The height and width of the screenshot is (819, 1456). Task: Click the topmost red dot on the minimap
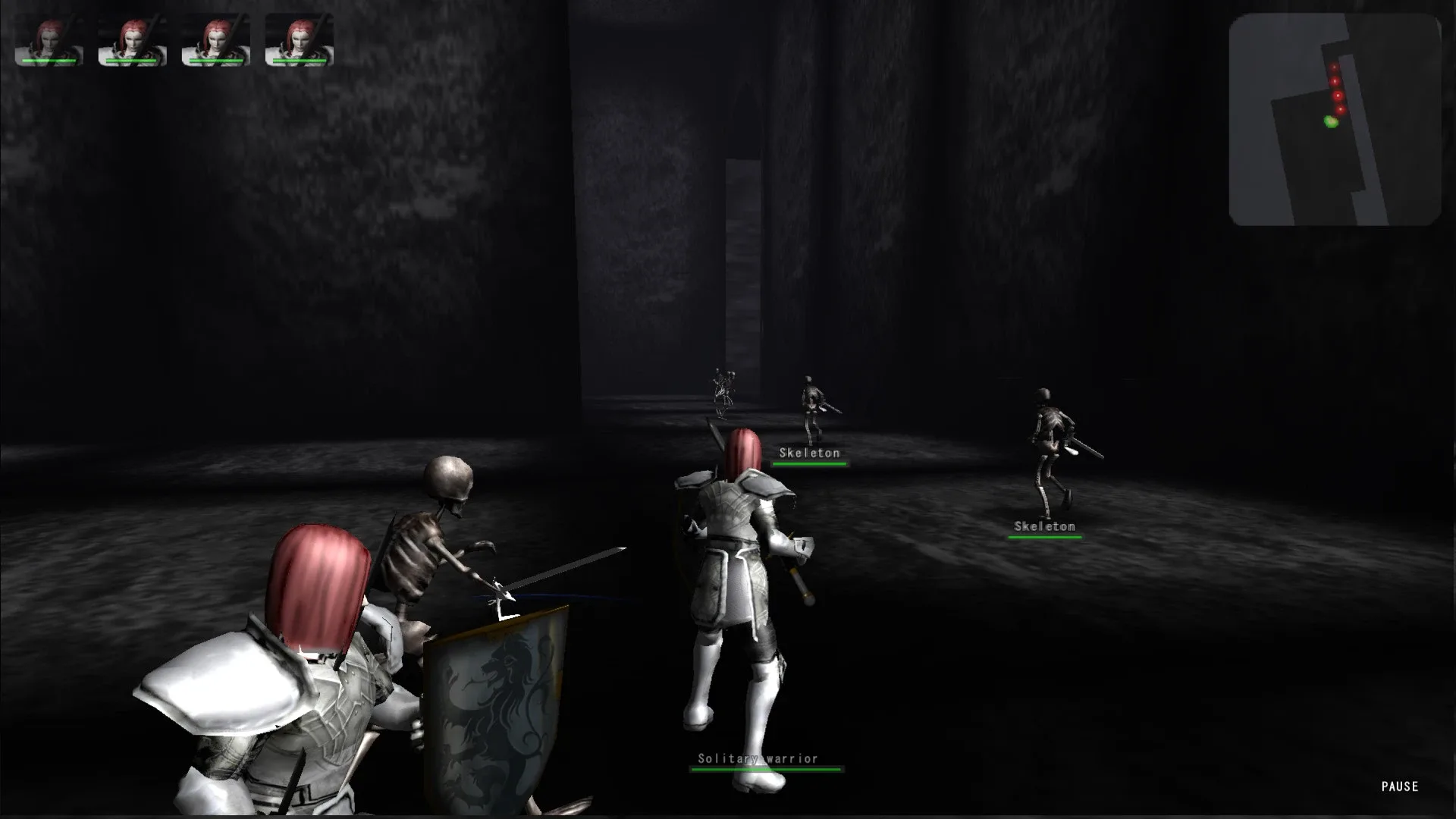(1332, 67)
